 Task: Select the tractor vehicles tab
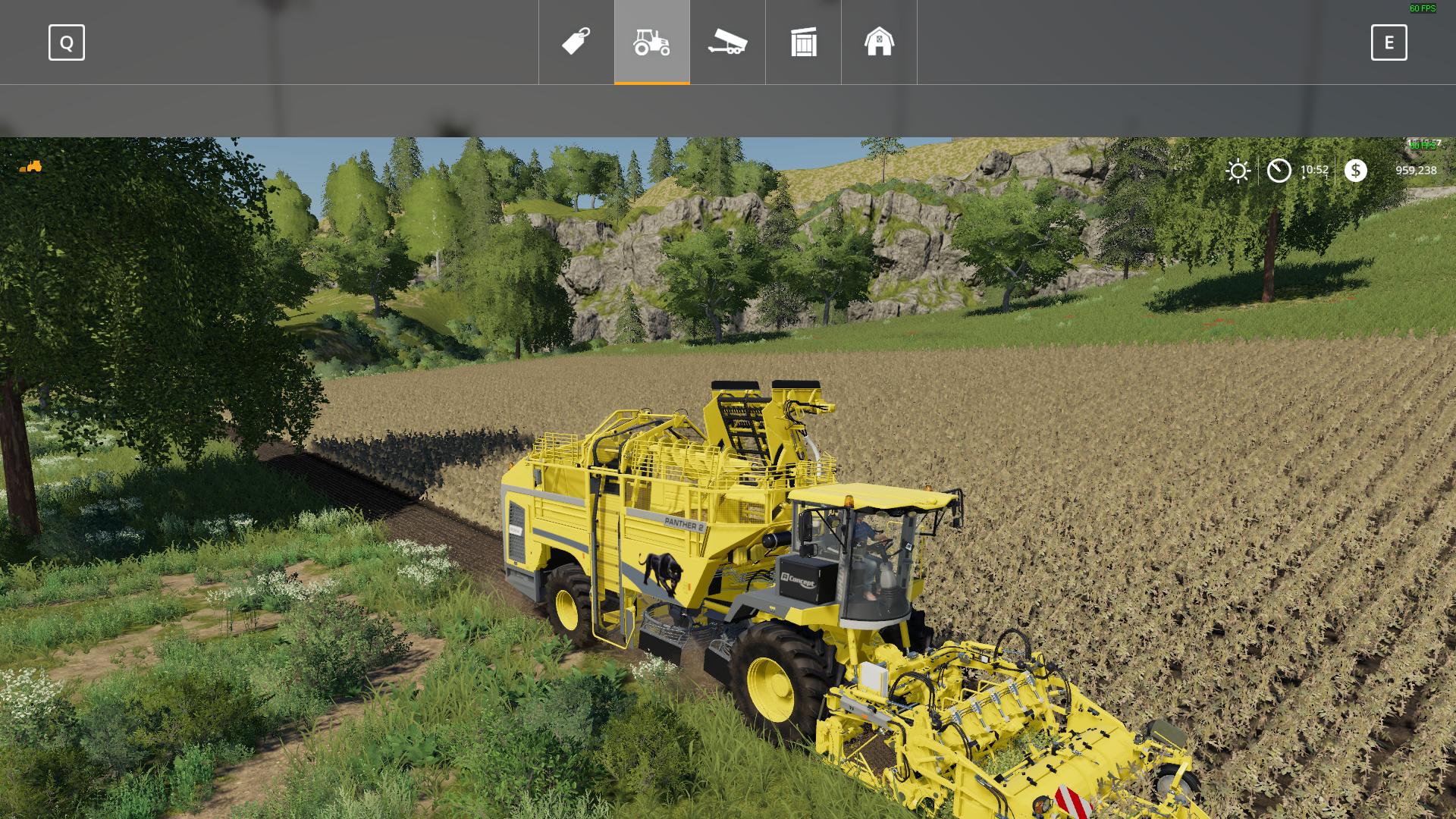coord(652,42)
